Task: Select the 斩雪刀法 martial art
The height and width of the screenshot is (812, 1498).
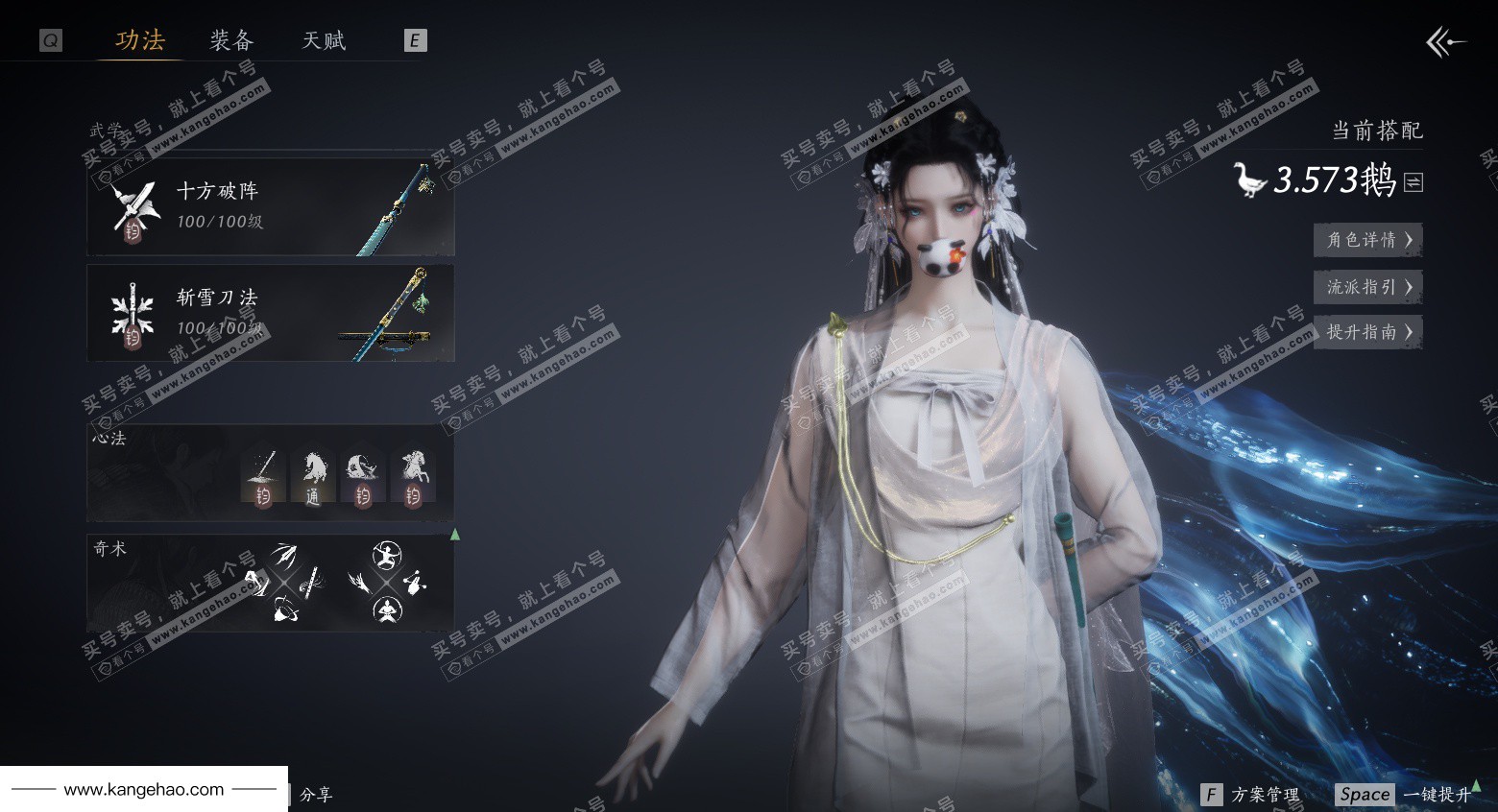Action: (x=270, y=313)
